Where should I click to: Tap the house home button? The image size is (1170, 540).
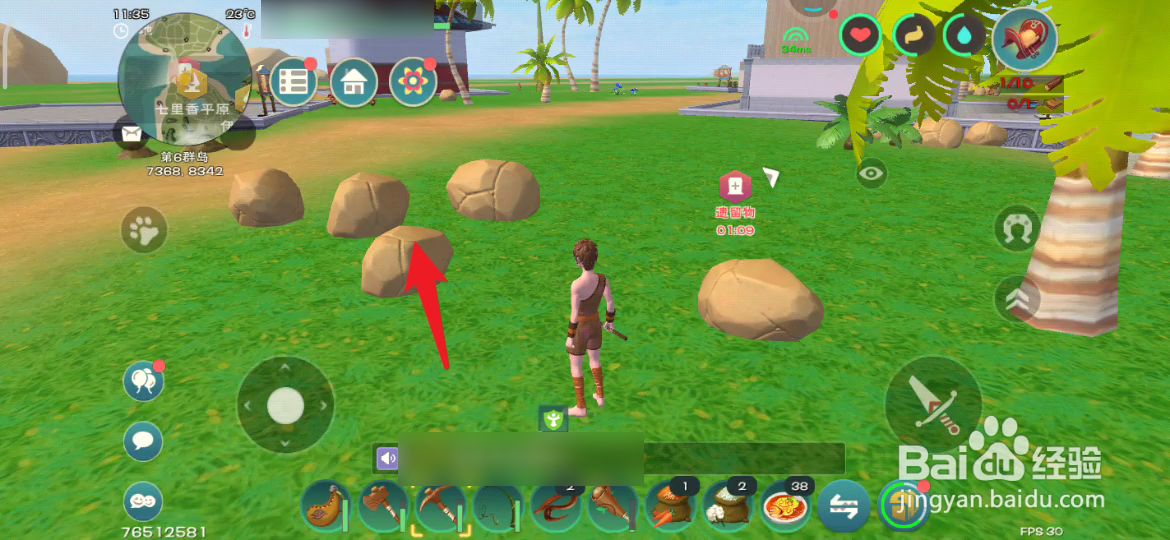click(354, 82)
